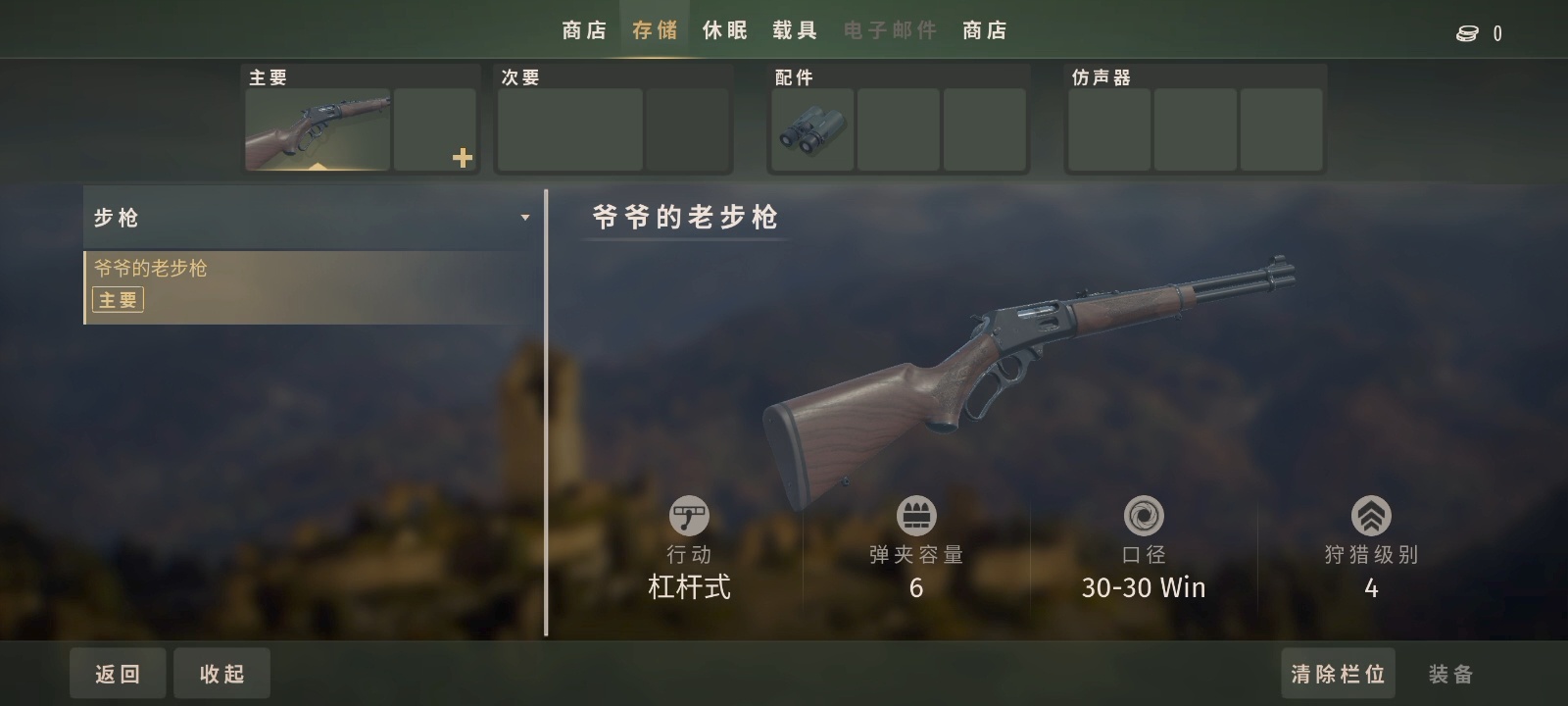Screen dimensions: 1568x706
Task: Open the 休眠 tab
Action: pyautogui.click(x=725, y=30)
